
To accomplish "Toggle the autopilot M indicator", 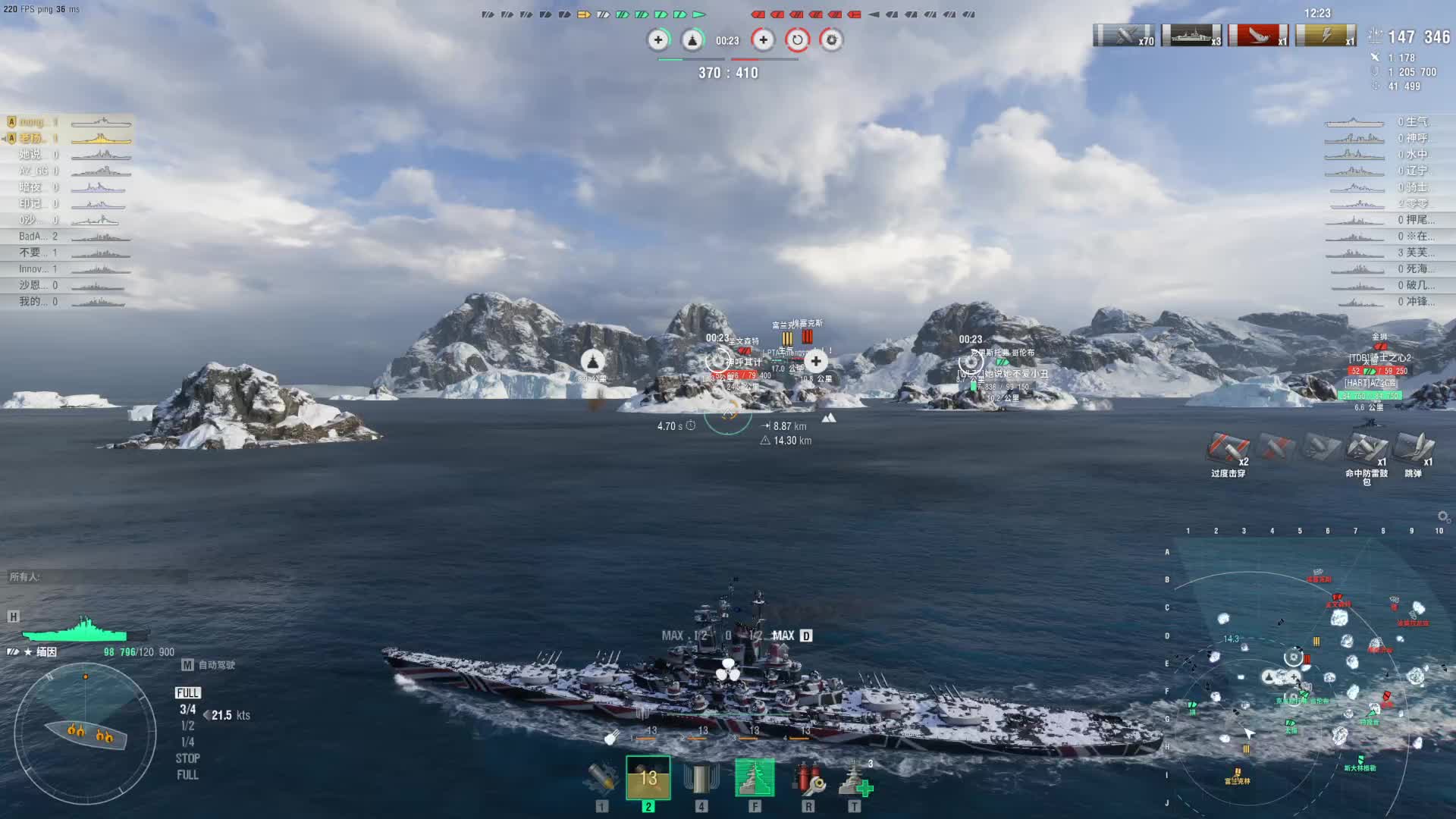I will pos(187,665).
